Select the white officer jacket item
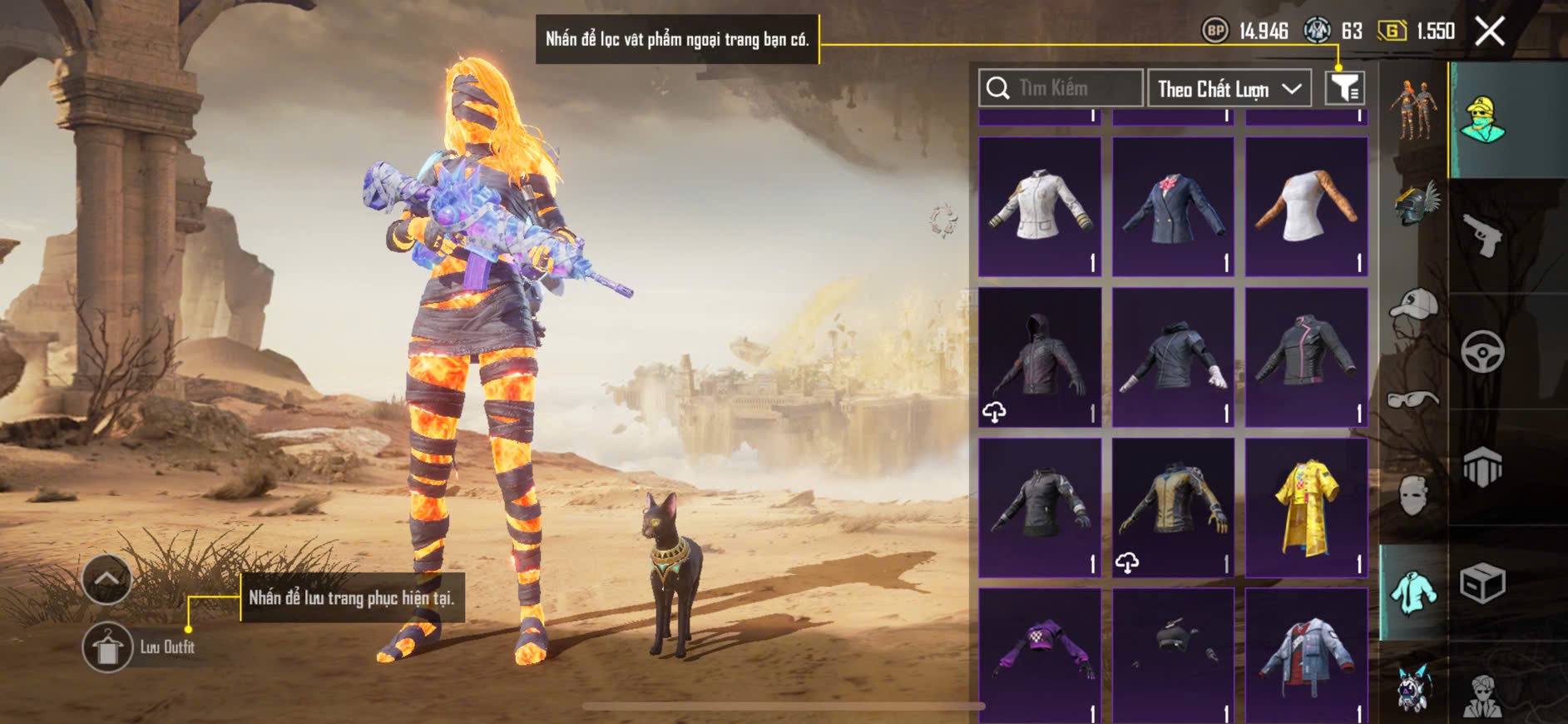This screenshot has width=1568, height=724. [1040, 206]
